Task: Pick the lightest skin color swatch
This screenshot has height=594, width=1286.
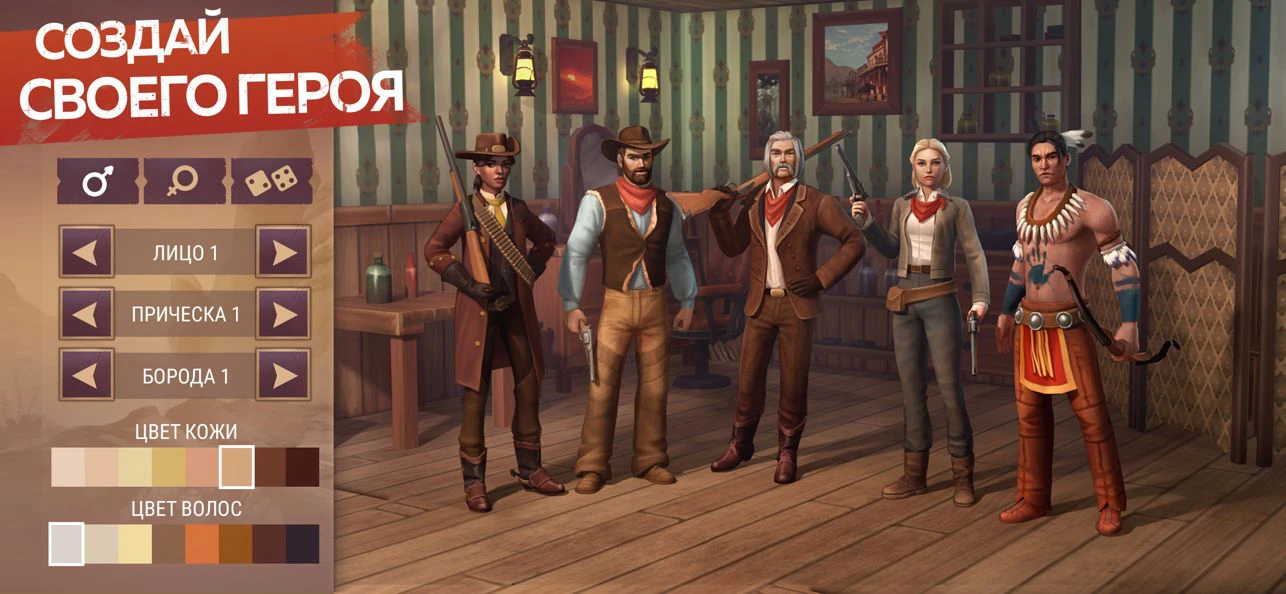Action: pyautogui.click(x=68, y=467)
